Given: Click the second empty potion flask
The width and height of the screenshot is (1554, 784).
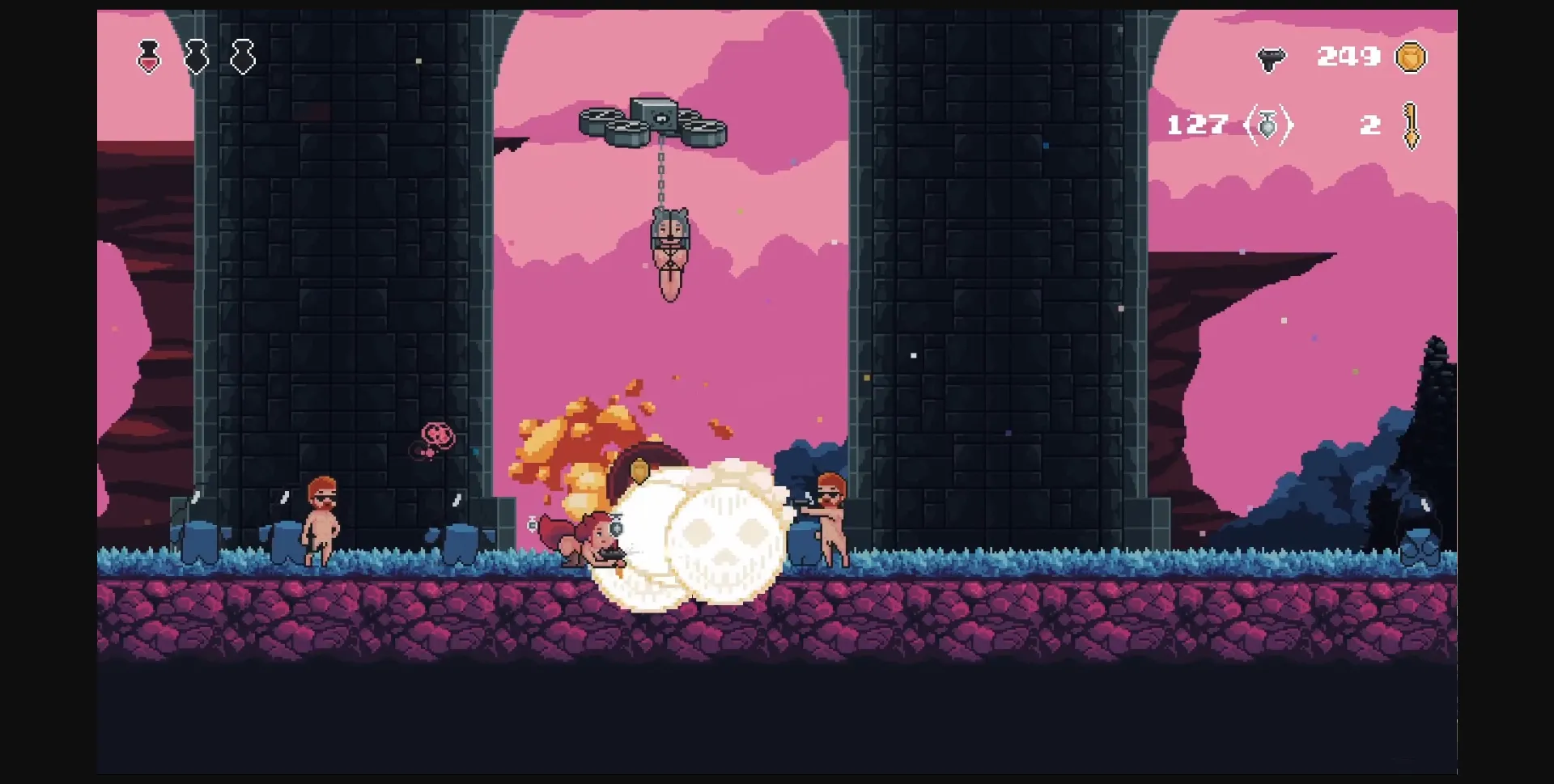Looking at the screenshot, I should 196,57.
